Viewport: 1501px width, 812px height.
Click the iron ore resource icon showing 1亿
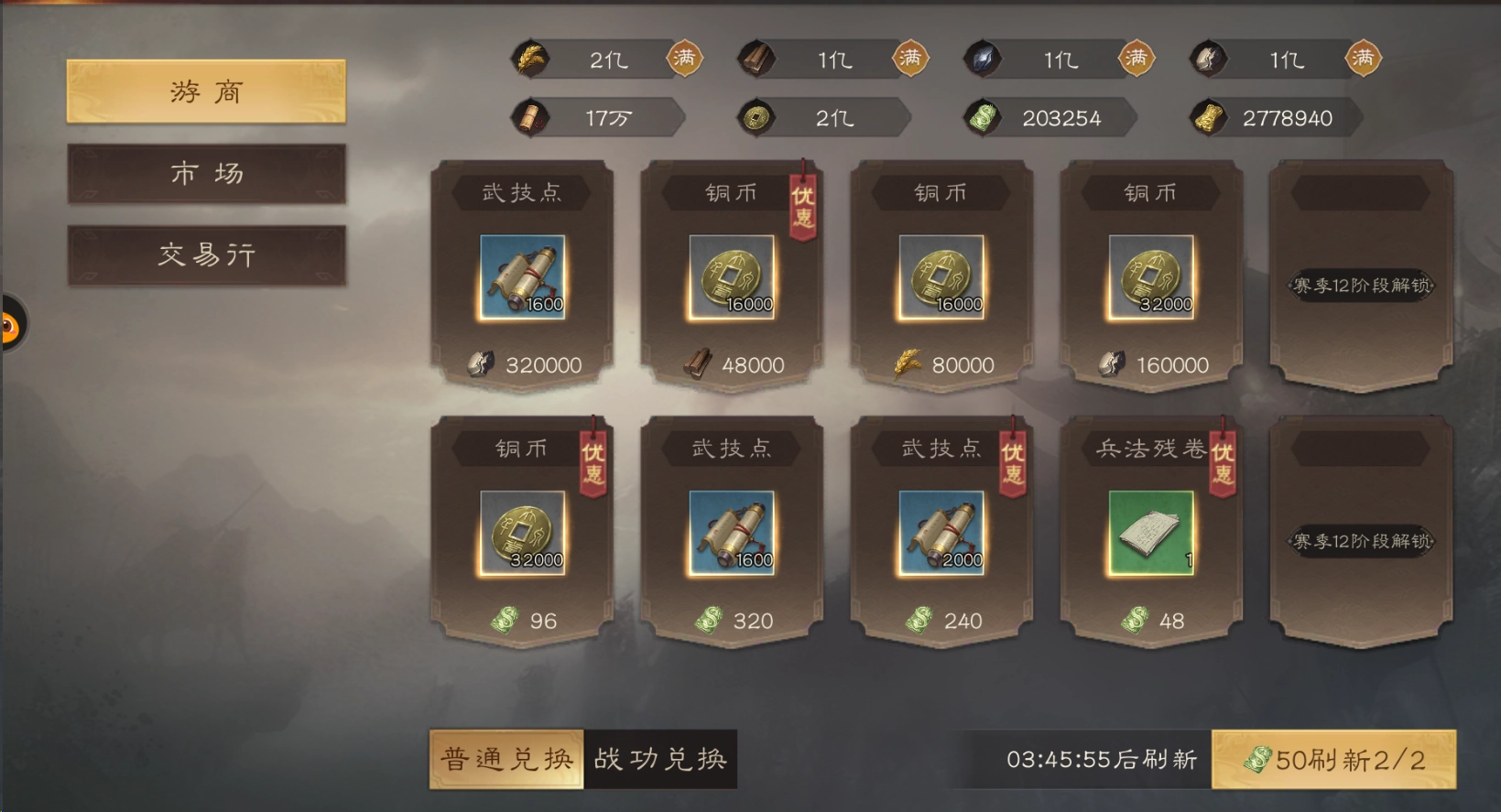pyautogui.click(x=982, y=58)
